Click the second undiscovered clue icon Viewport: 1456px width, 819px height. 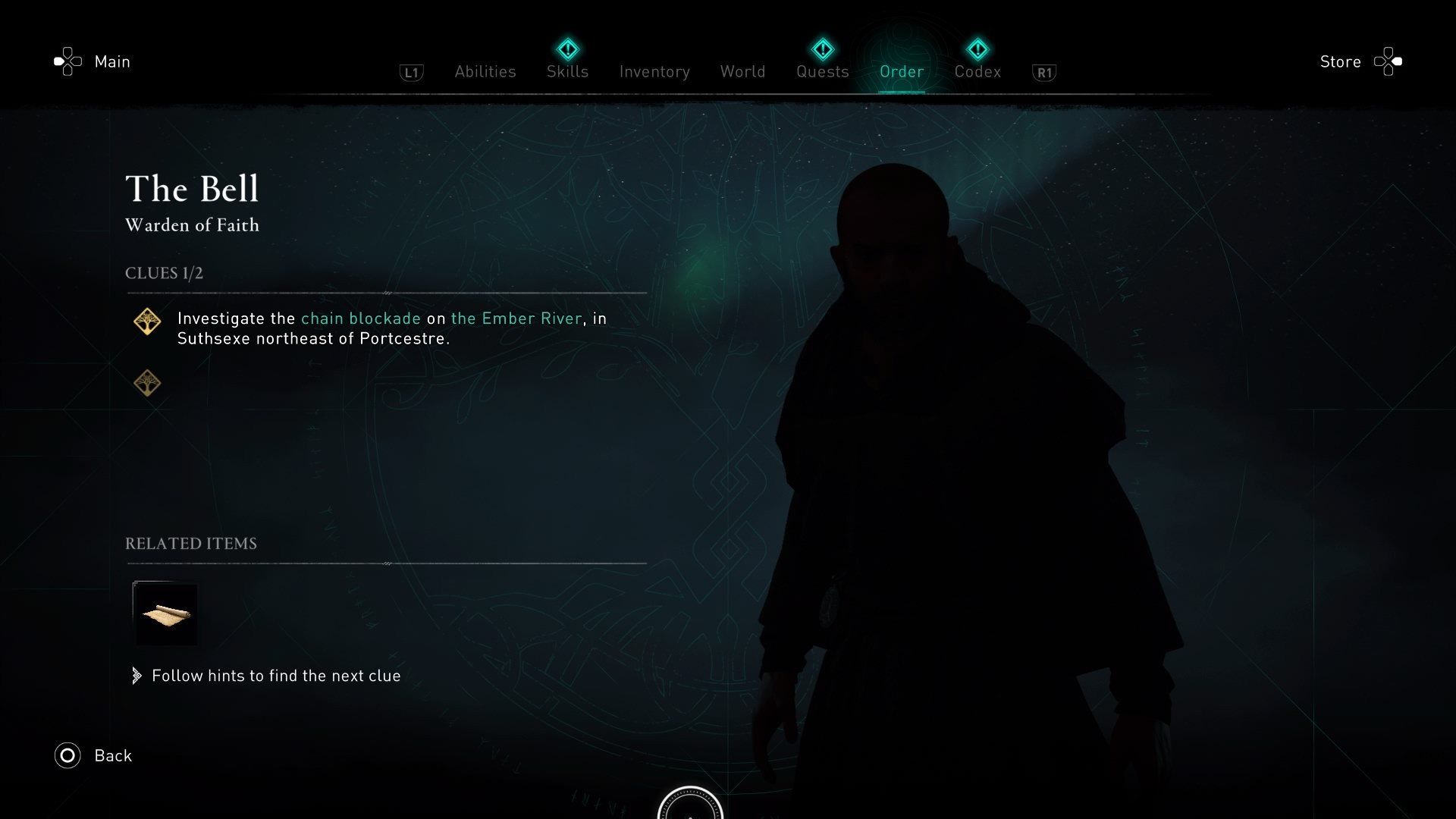click(x=147, y=383)
